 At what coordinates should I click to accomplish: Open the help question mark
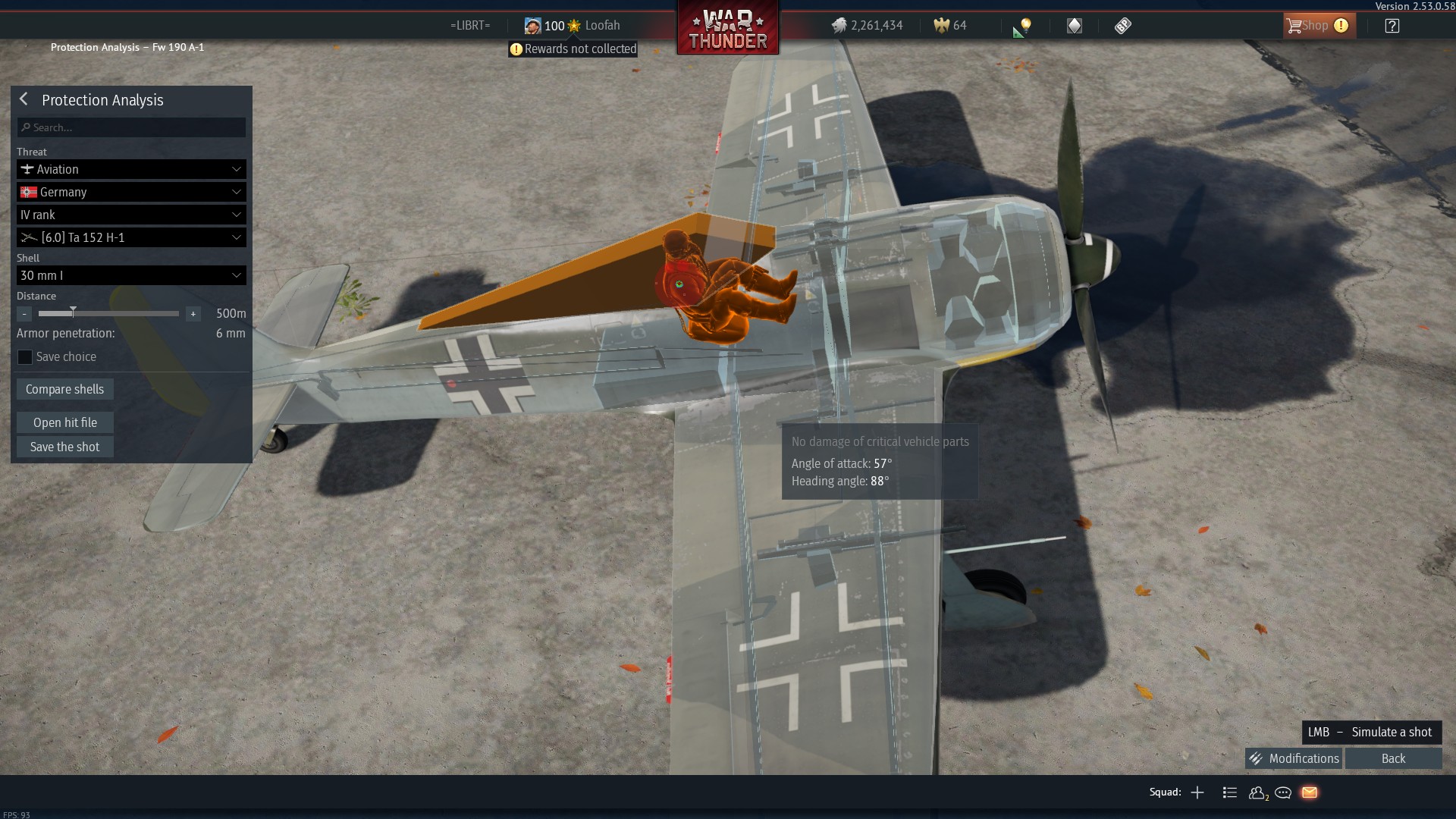[1392, 26]
